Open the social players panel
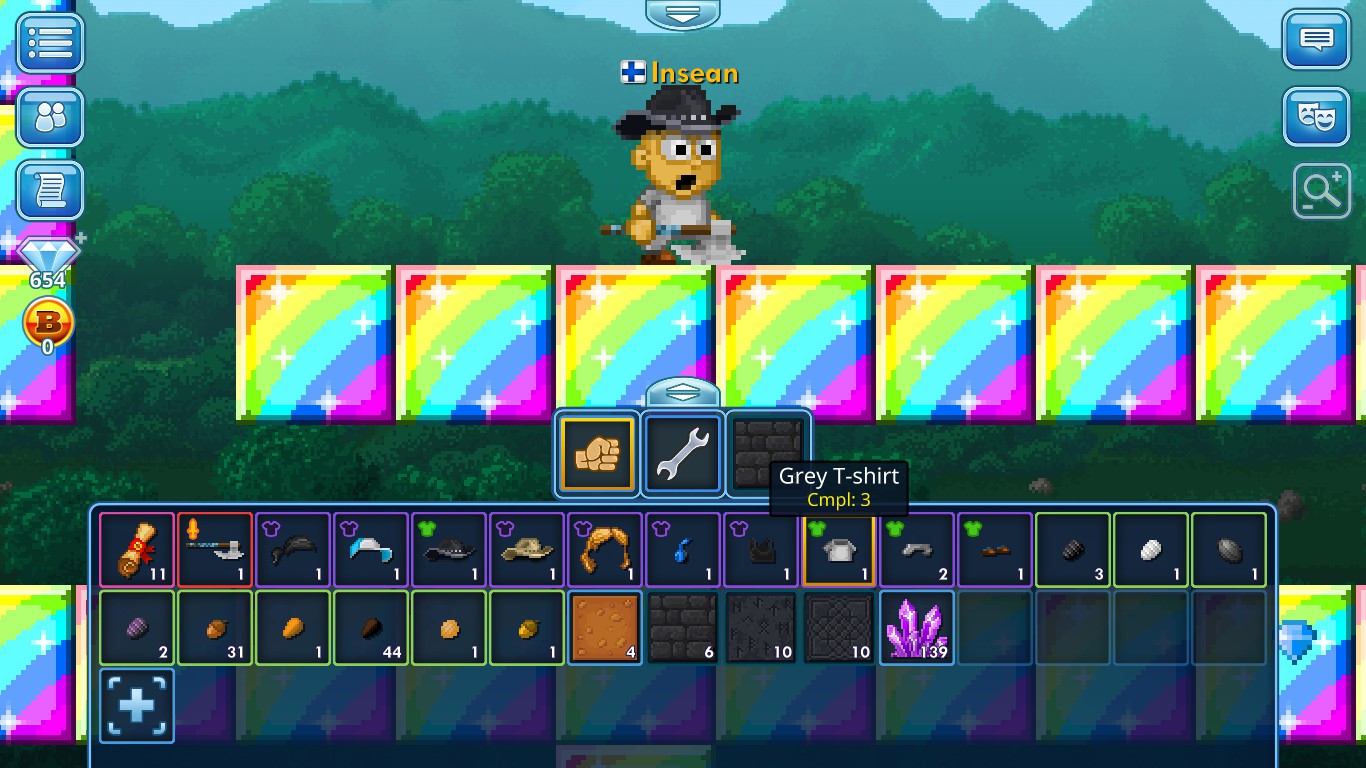The width and height of the screenshot is (1366, 768). point(50,117)
